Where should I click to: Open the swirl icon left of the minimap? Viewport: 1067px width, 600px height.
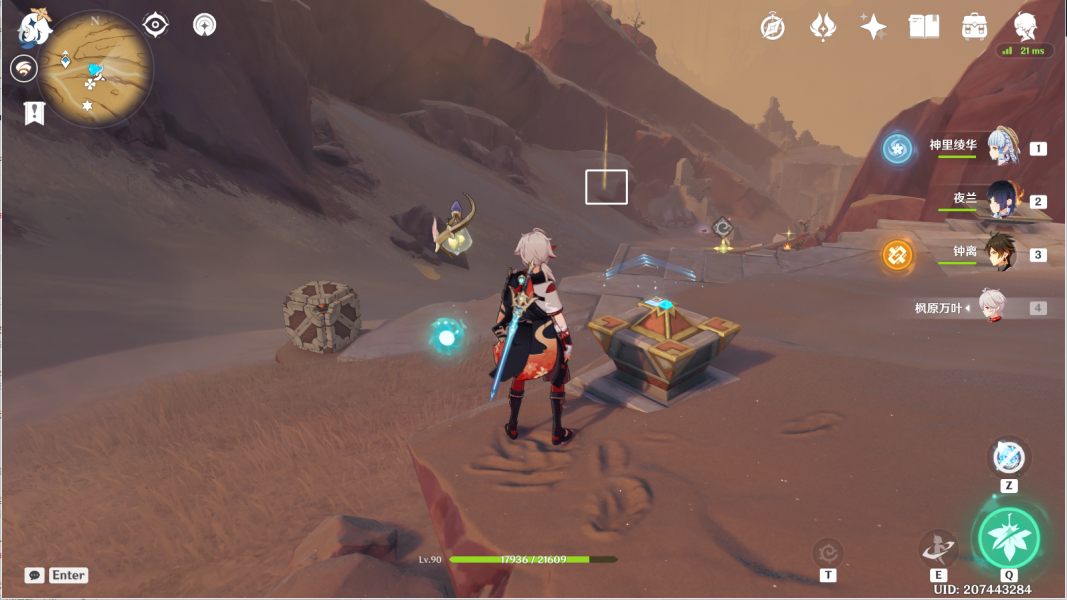pyautogui.click(x=24, y=68)
